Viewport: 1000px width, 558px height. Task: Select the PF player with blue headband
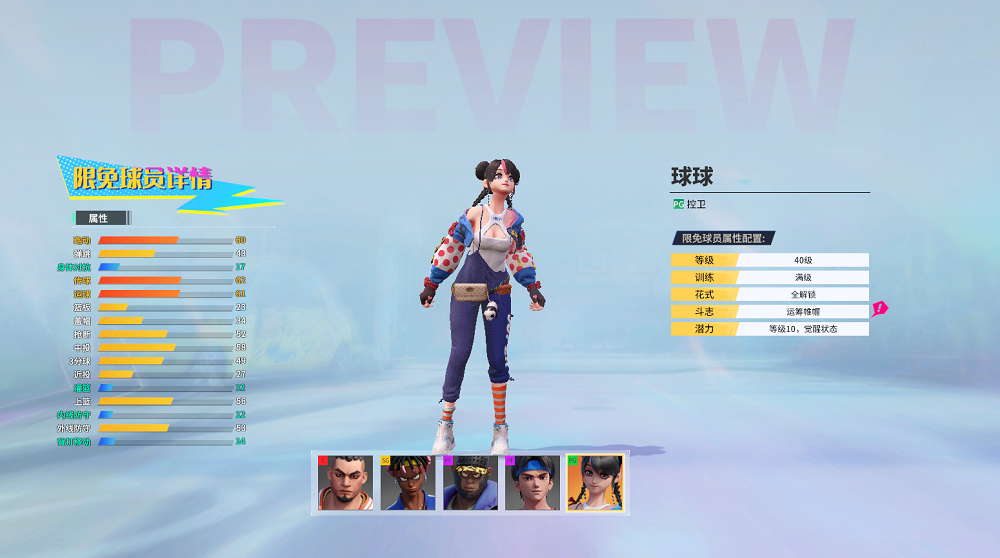(532, 483)
